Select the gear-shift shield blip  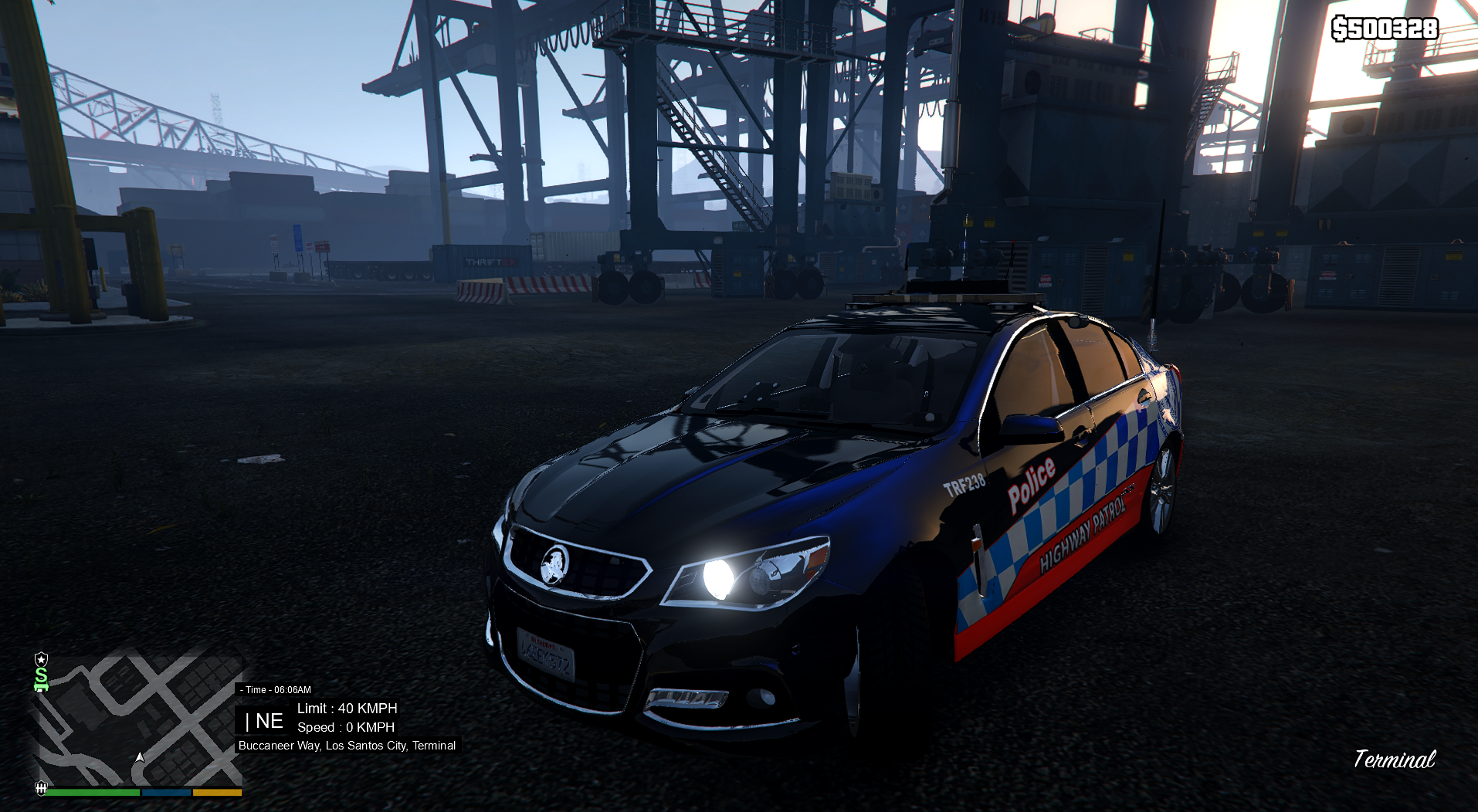41,787
